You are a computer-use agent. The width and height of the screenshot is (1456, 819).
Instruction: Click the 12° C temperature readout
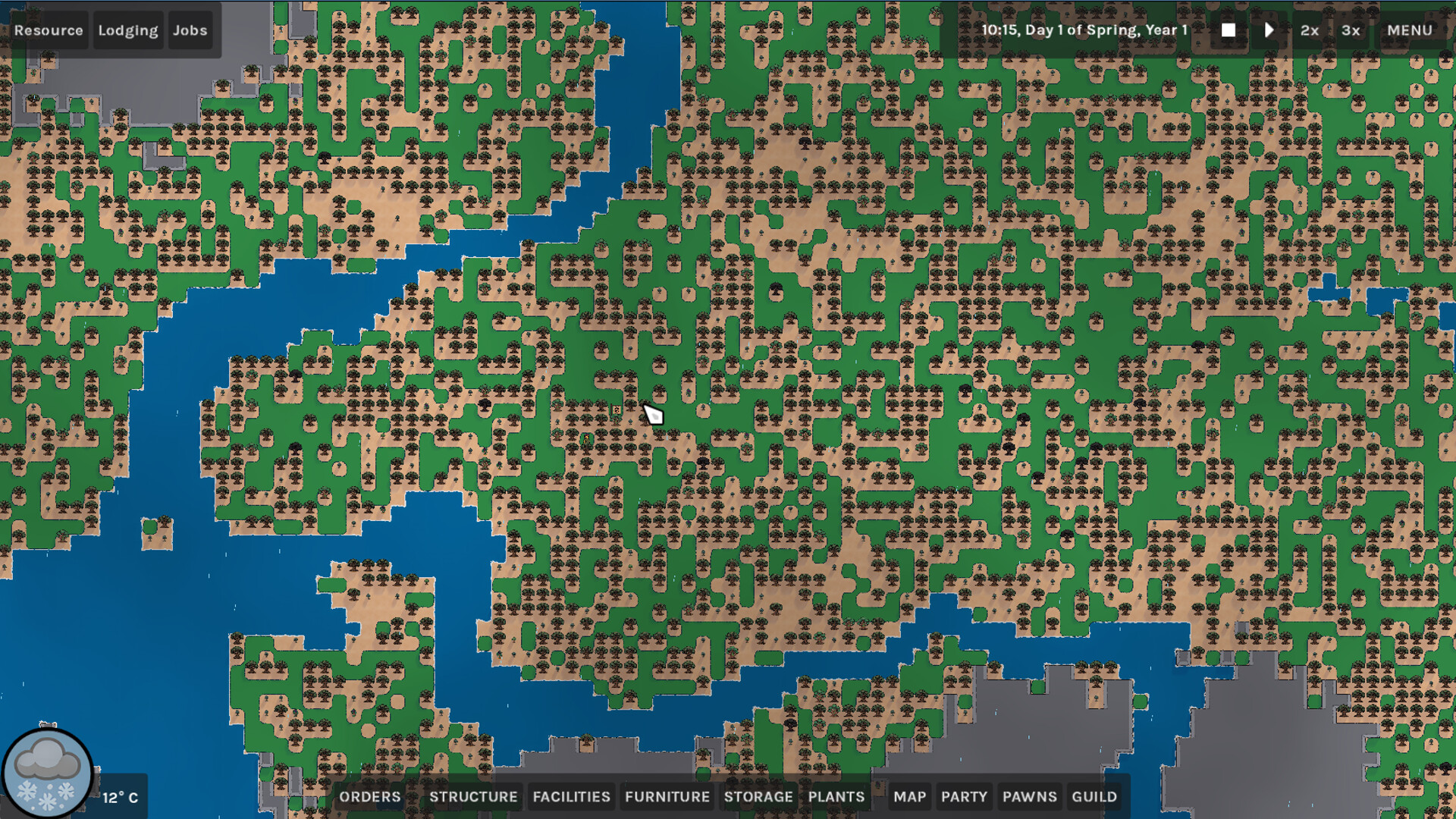point(120,797)
